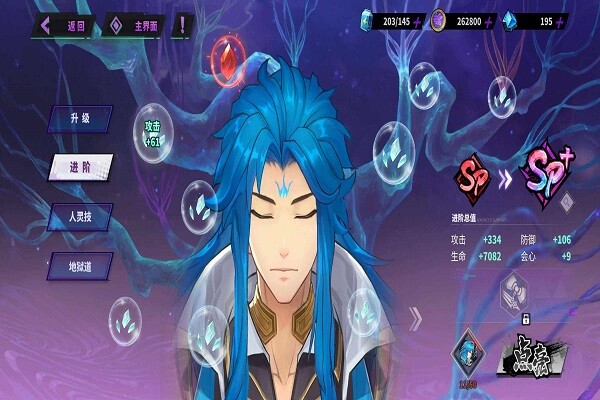The width and height of the screenshot is (600, 400).
Task: View the SP+ advancement rank badge
Action: [546, 180]
